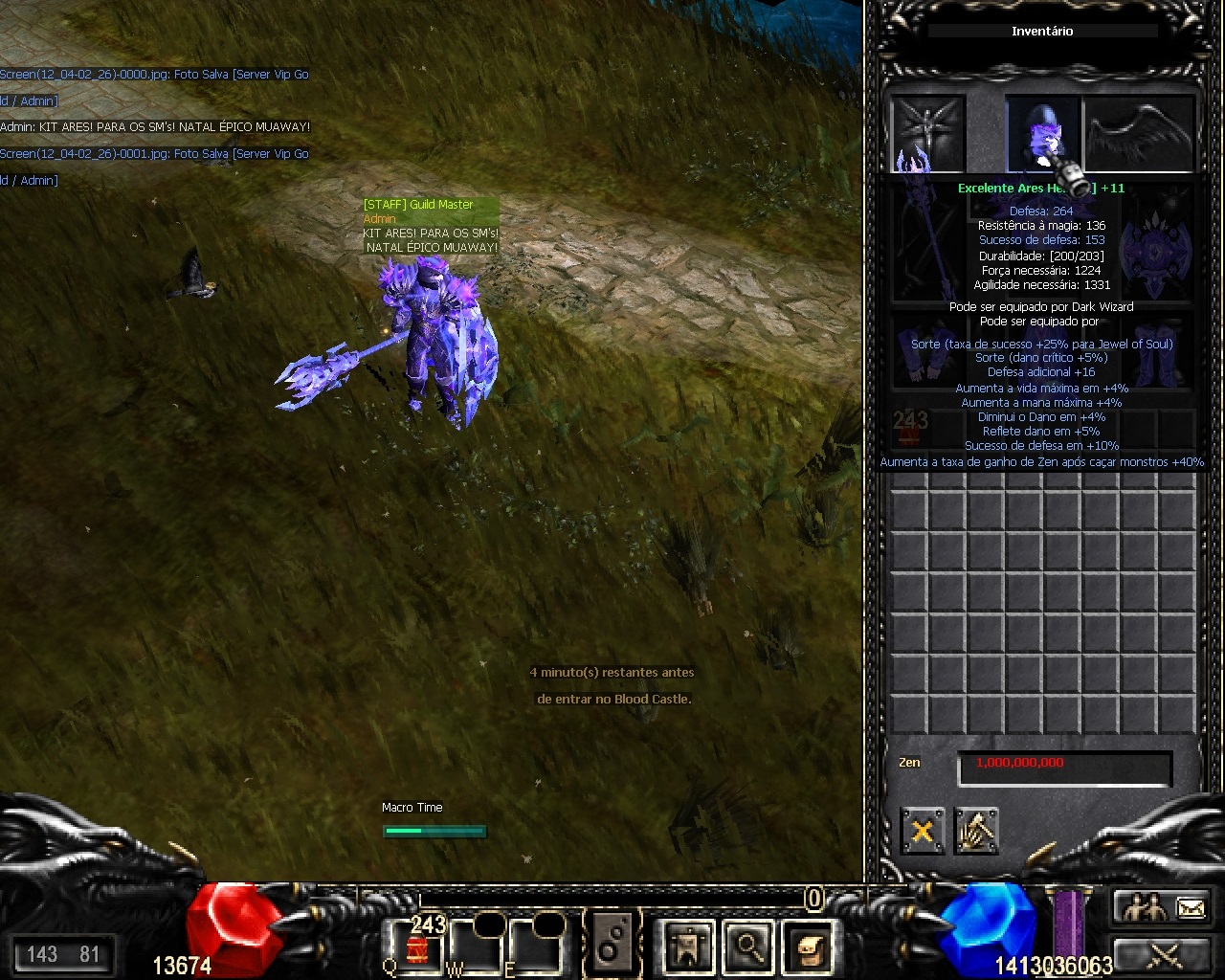Screen dimensions: 1225x980
Task: Open the magnifying glass icon
Action: coord(747,947)
